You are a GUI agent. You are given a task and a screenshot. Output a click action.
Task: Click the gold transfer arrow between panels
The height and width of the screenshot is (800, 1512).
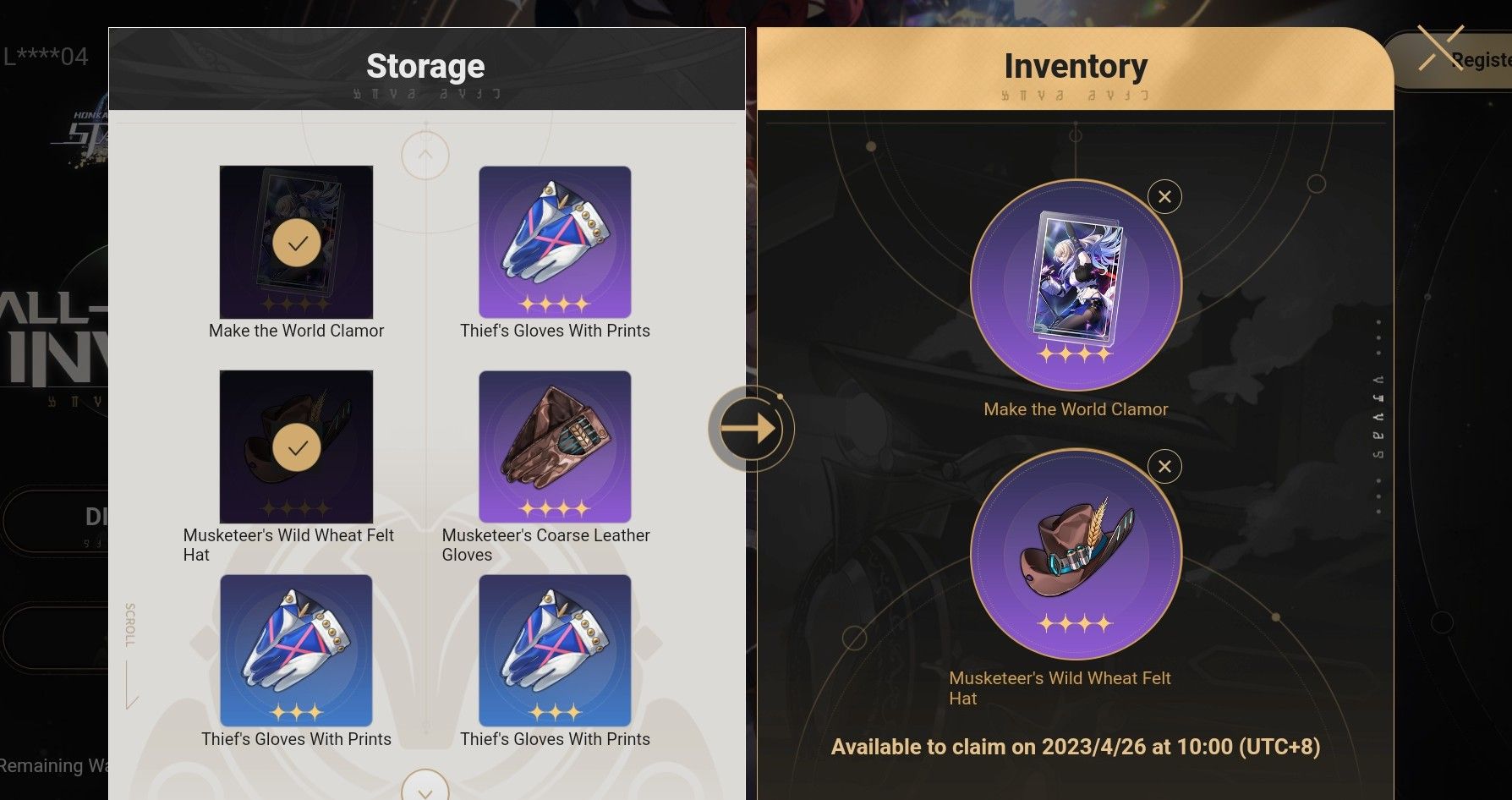click(x=749, y=429)
